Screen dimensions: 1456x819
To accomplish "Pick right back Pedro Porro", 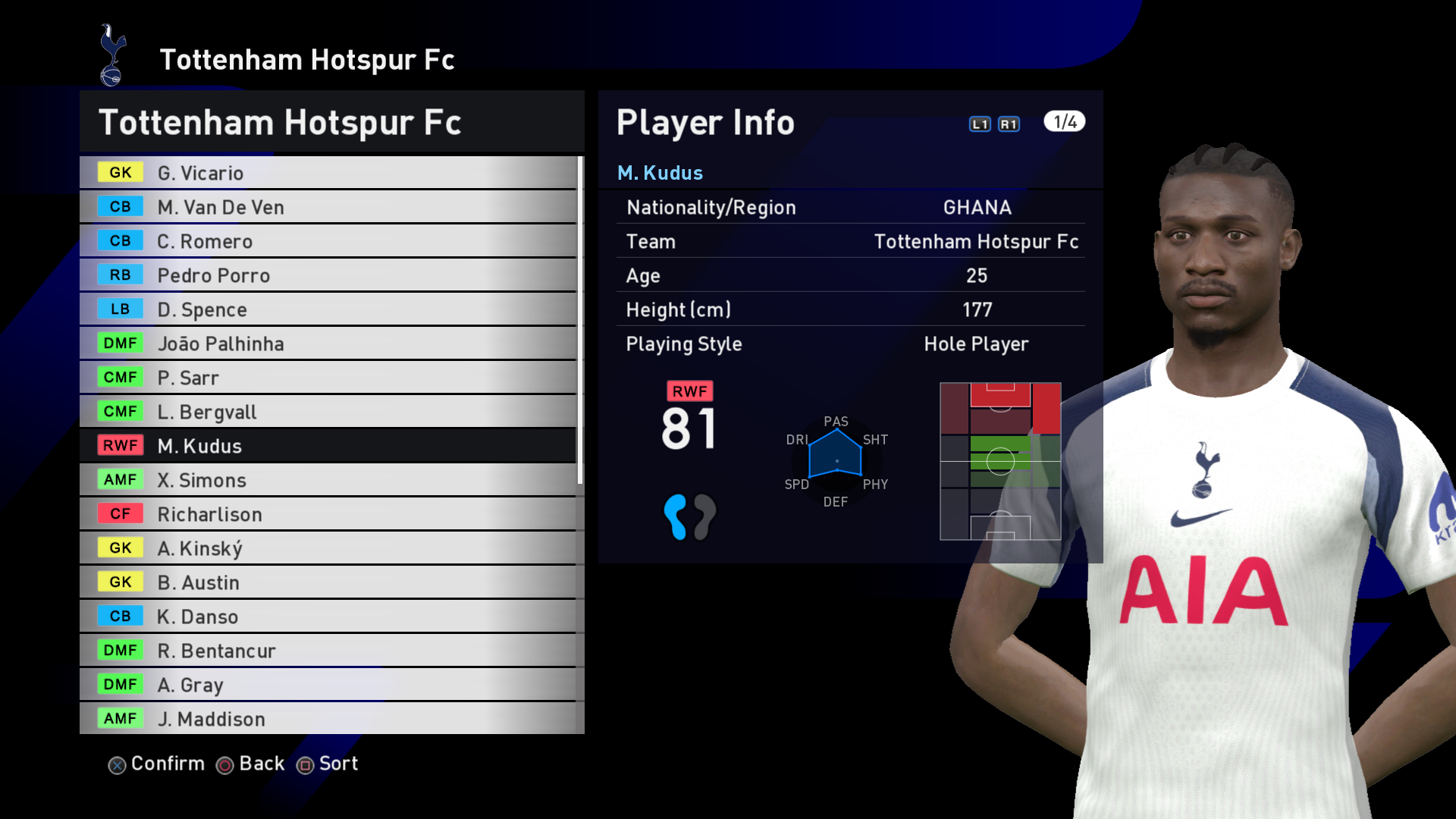I will coord(328,275).
